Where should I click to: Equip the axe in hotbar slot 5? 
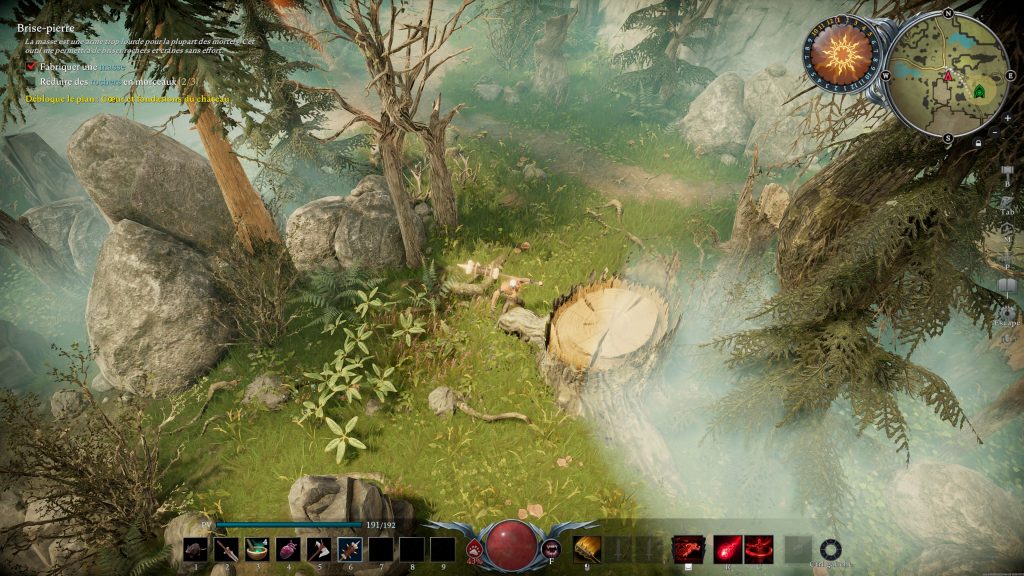pos(319,549)
